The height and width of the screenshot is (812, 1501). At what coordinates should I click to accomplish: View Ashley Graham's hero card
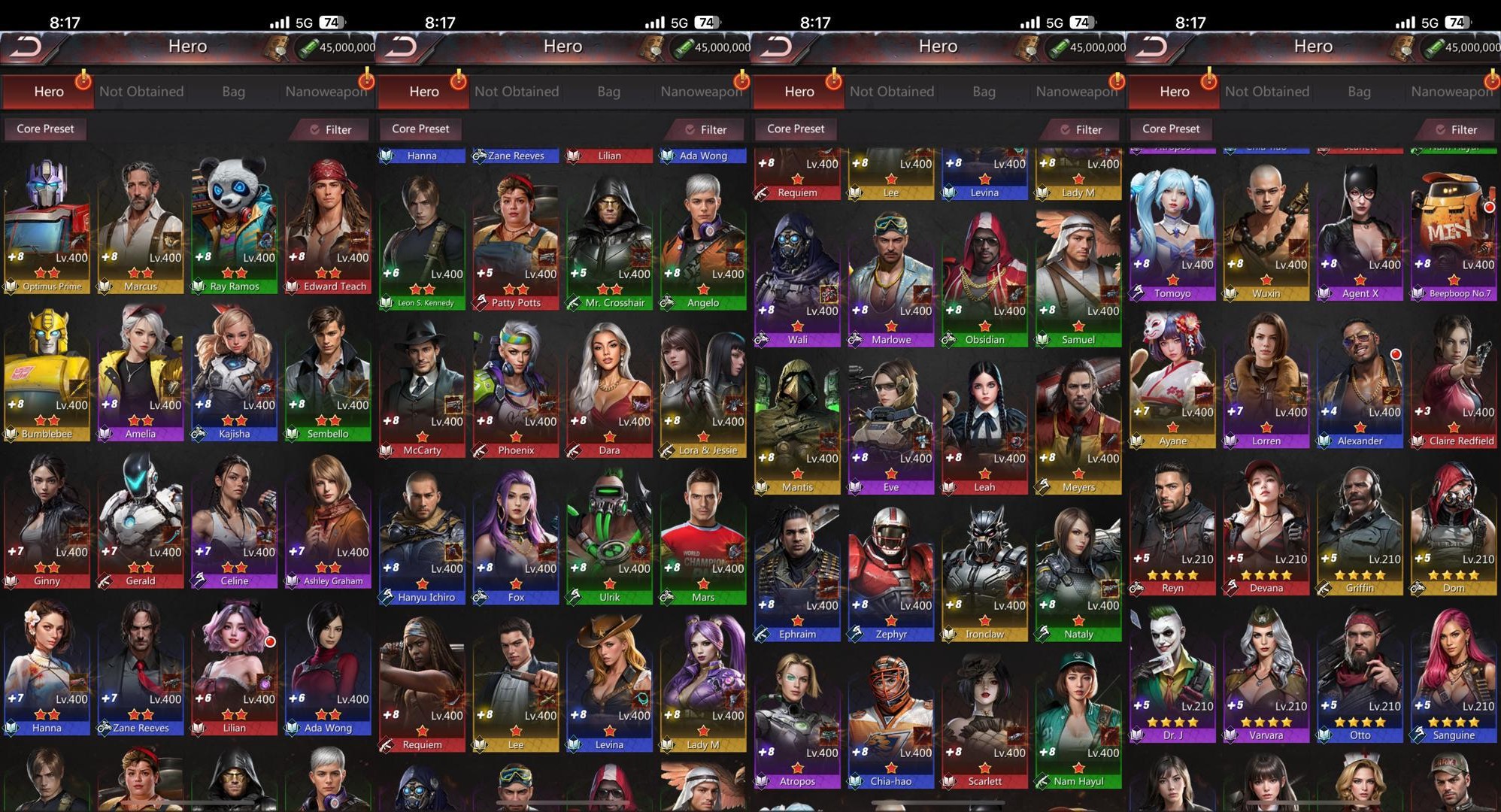click(328, 520)
